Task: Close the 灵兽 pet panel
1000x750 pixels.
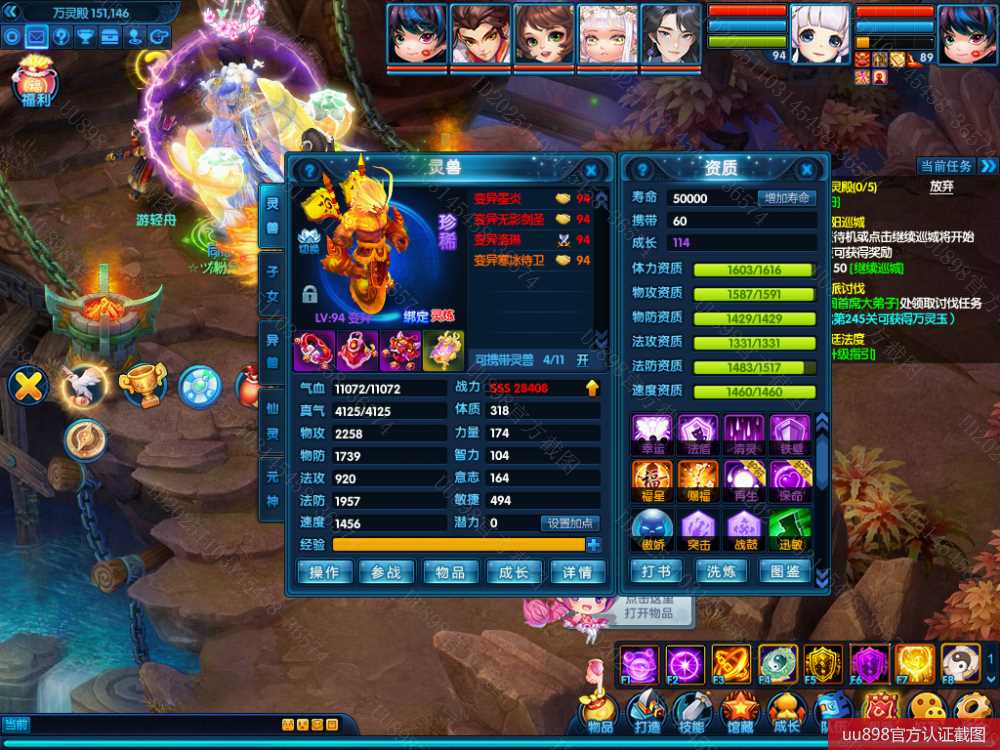Action: pos(591,171)
